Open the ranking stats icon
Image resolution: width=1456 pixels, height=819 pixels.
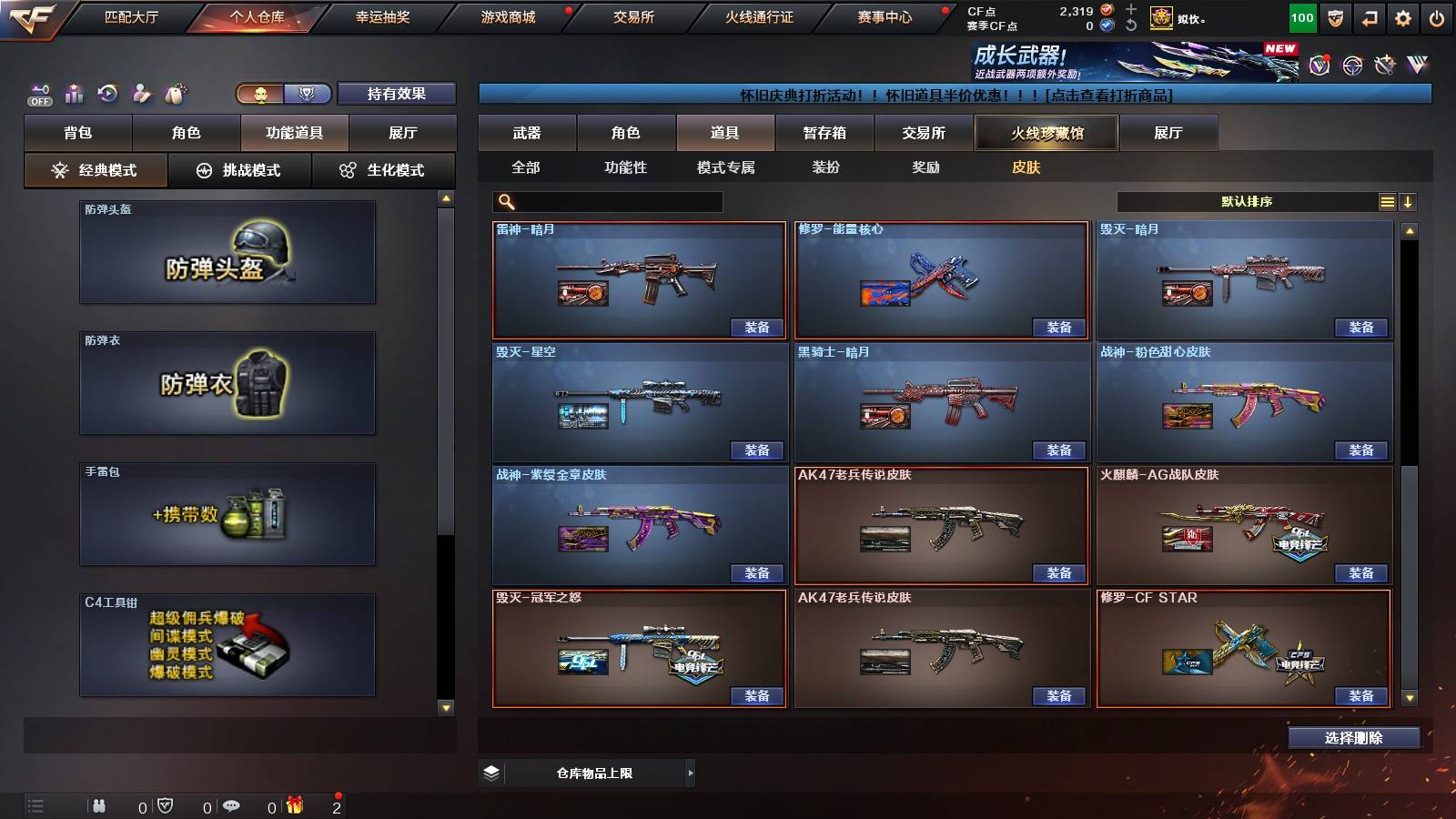click(x=74, y=93)
